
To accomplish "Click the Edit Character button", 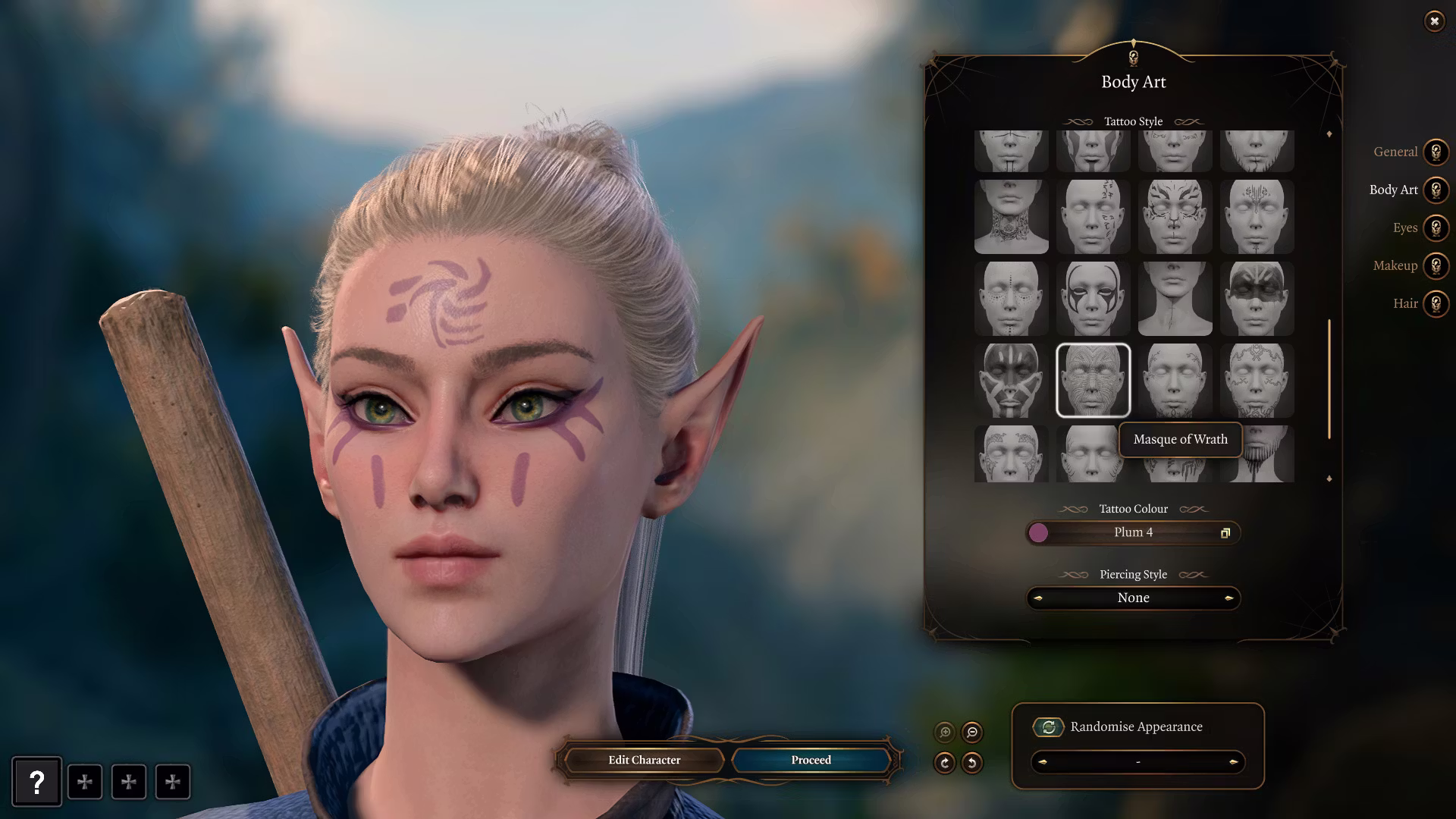I will [x=644, y=760].
